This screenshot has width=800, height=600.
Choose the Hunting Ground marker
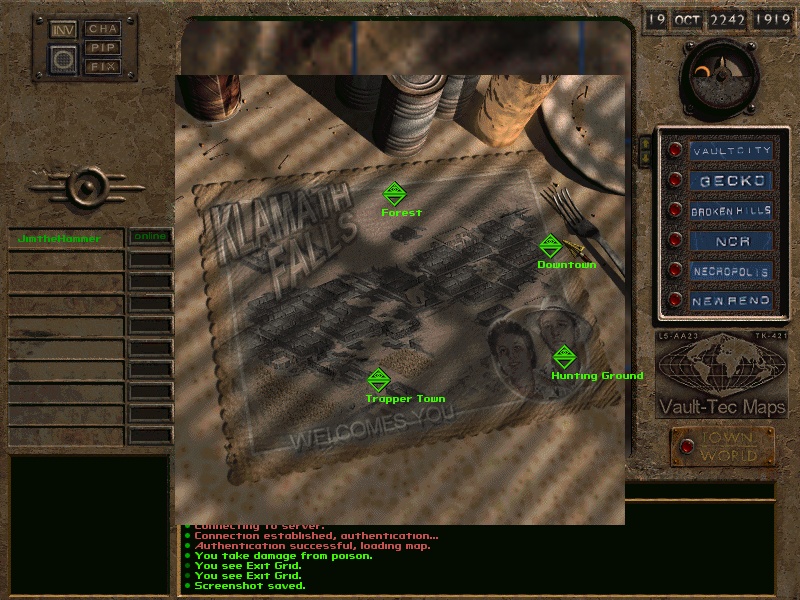point(564,357)
